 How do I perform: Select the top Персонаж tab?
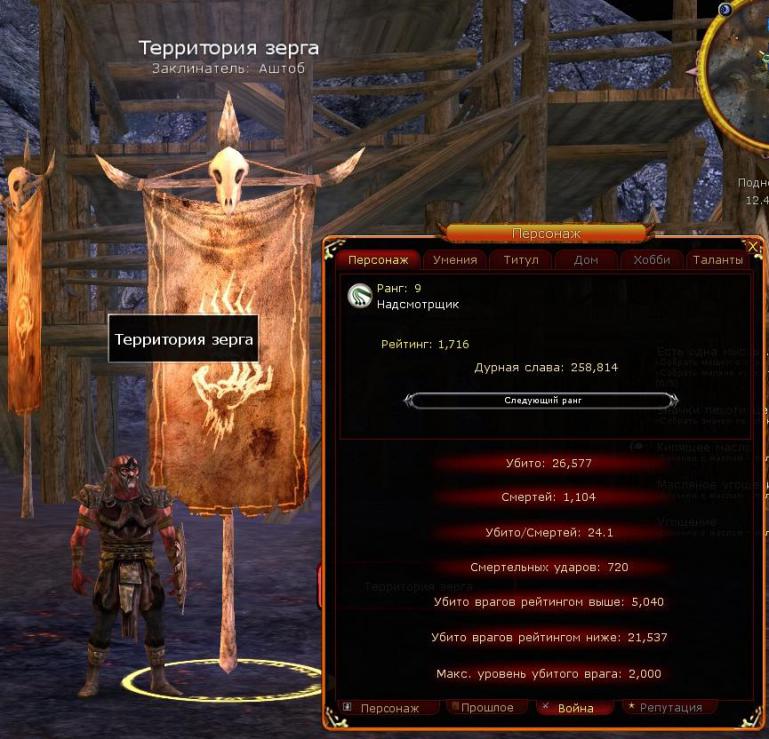coord(378,260)
